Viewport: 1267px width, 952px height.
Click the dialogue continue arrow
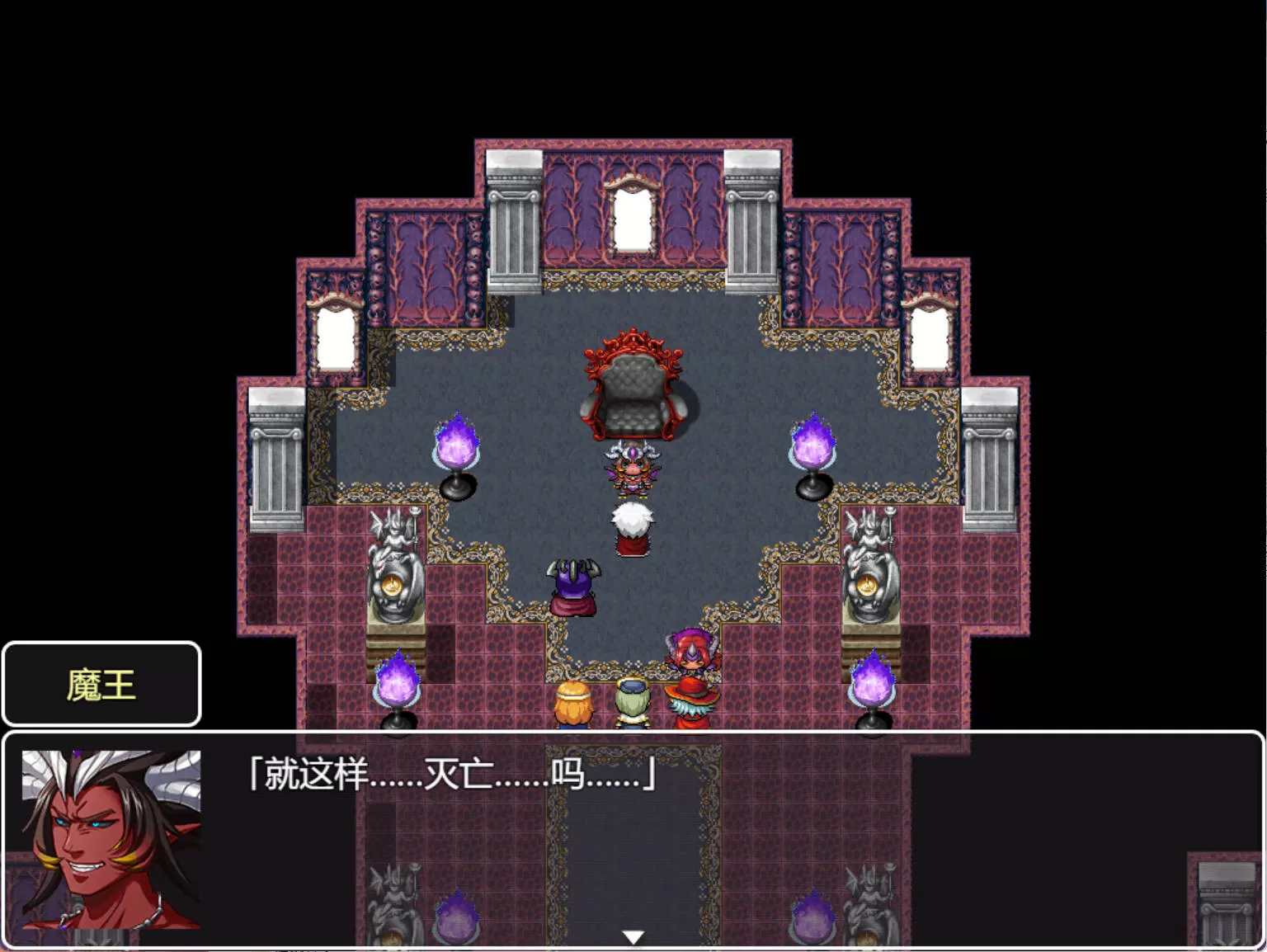(633, 937)
